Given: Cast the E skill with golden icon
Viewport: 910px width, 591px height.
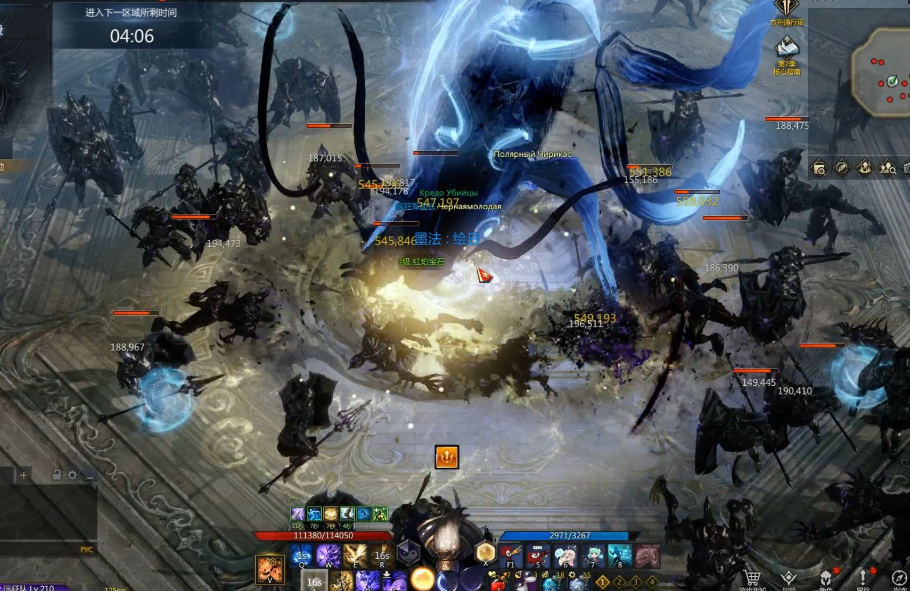Looking at the screenshot, I should pos(354,556).
